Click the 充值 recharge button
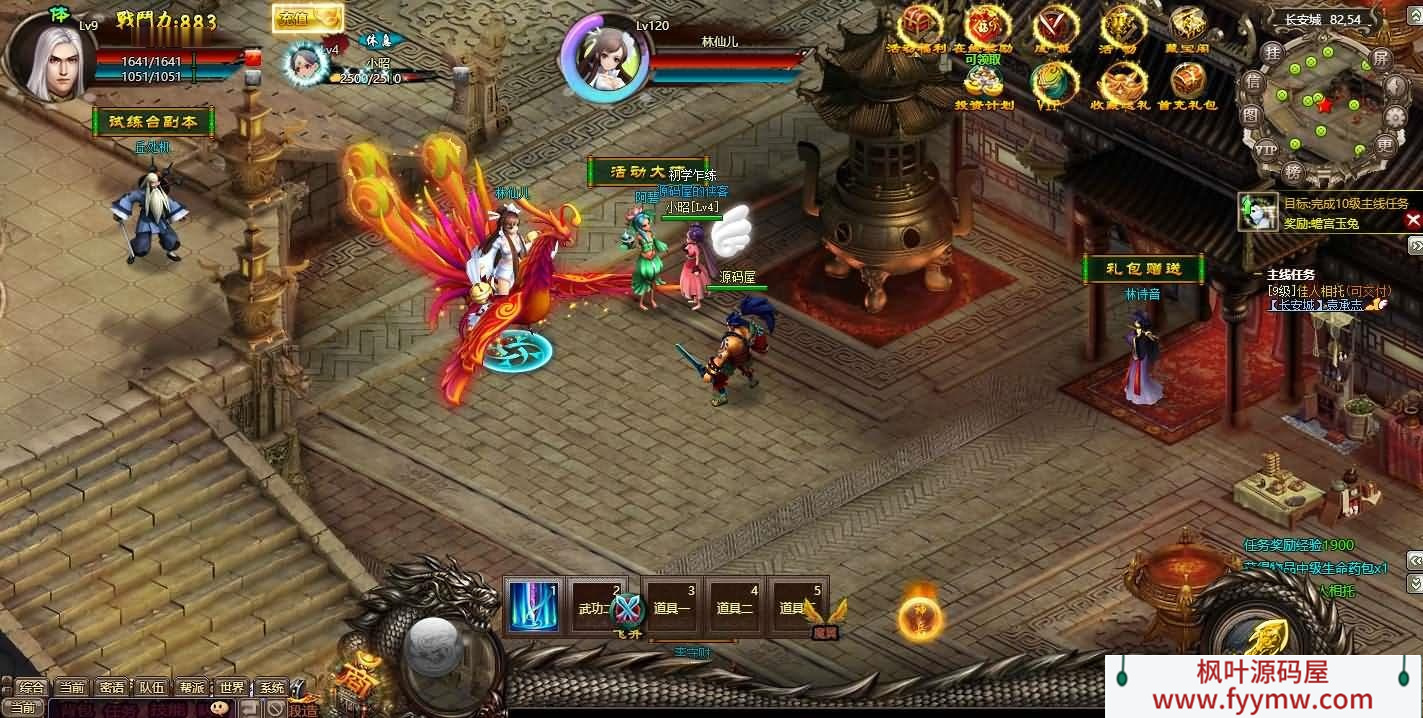1423x718 pixels. click(x=307, y=17)
